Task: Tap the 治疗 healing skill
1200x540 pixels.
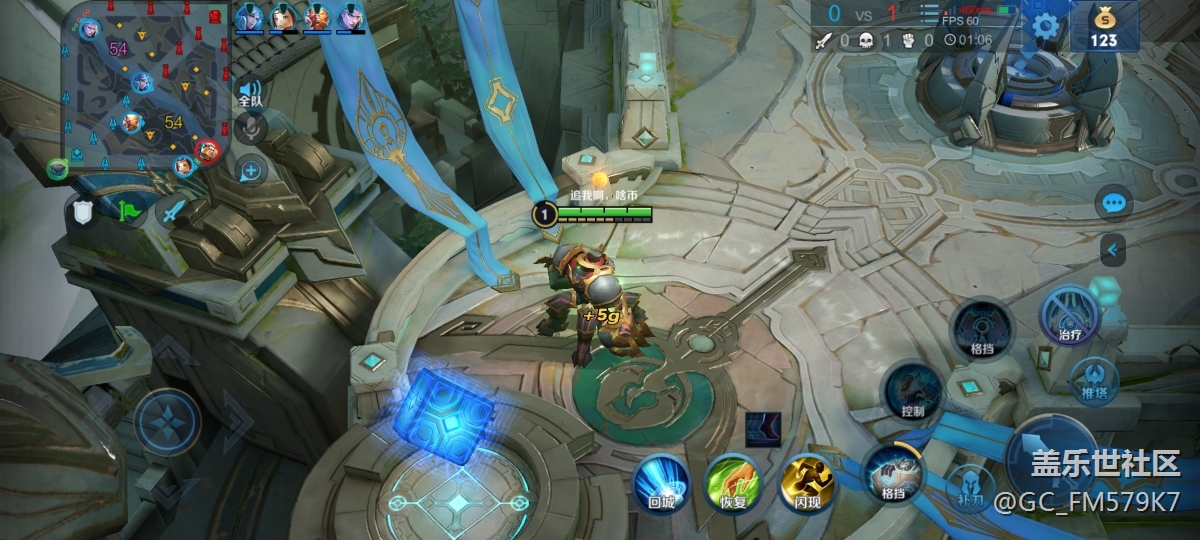Action: [1070, 315]
